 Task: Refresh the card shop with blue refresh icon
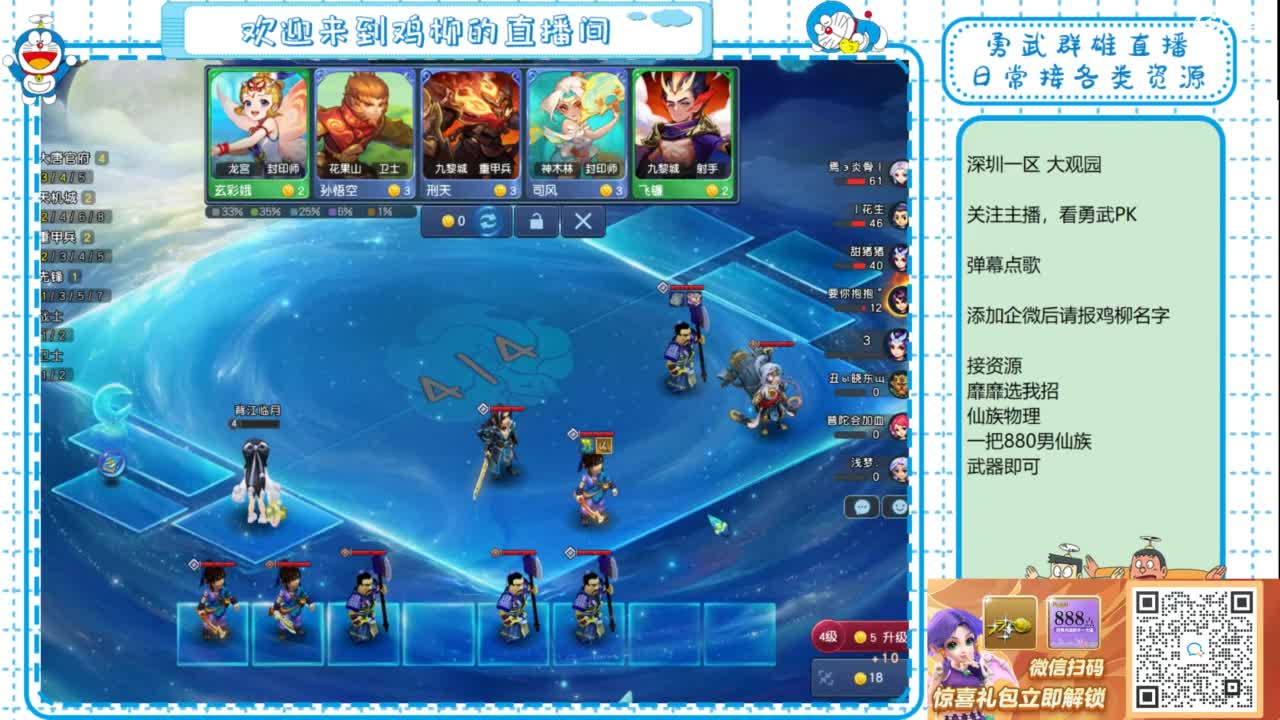pyautogui.click(x=488, y=222)
